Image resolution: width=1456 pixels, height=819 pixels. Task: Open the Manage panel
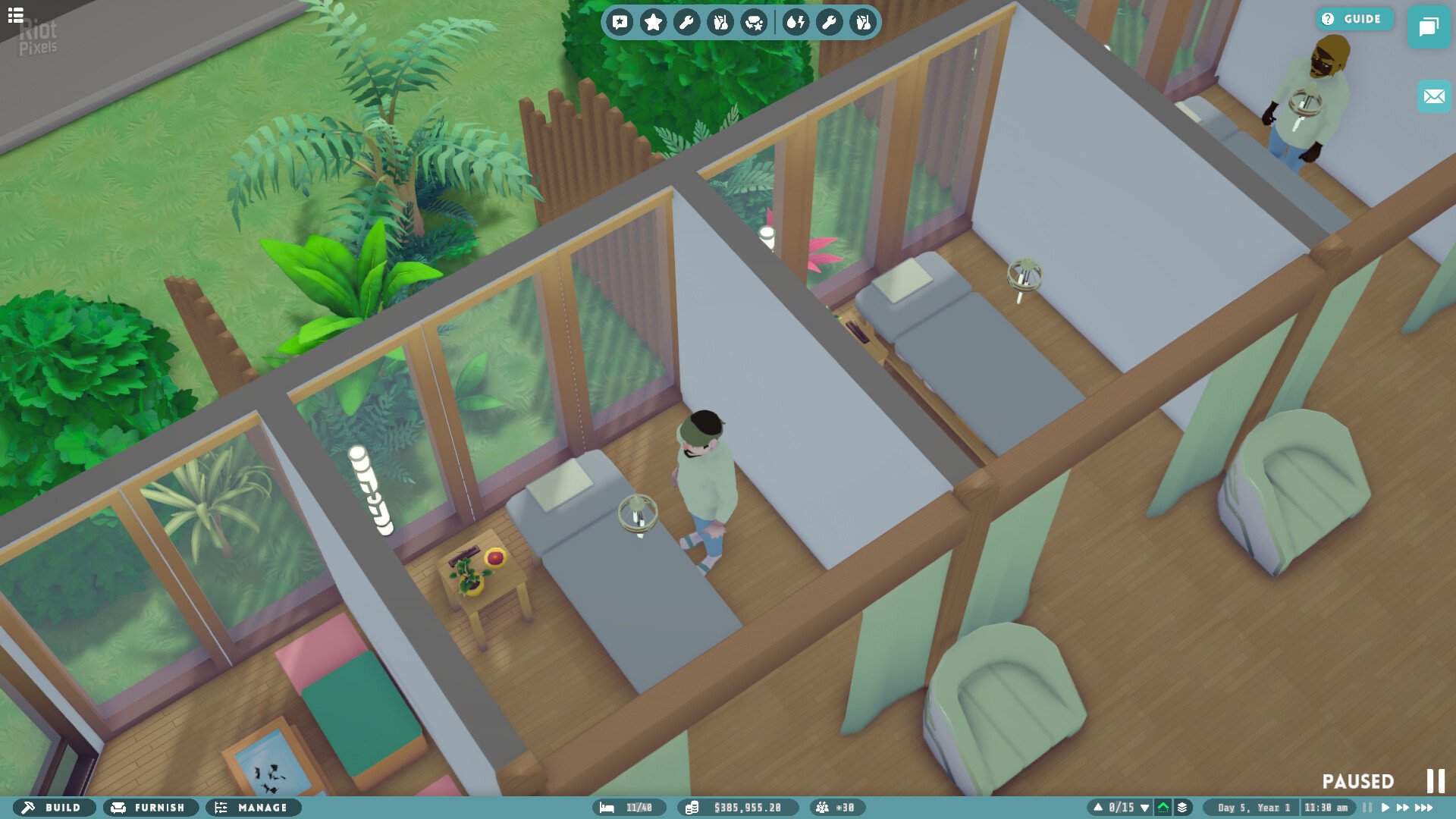tap(253, 808)
